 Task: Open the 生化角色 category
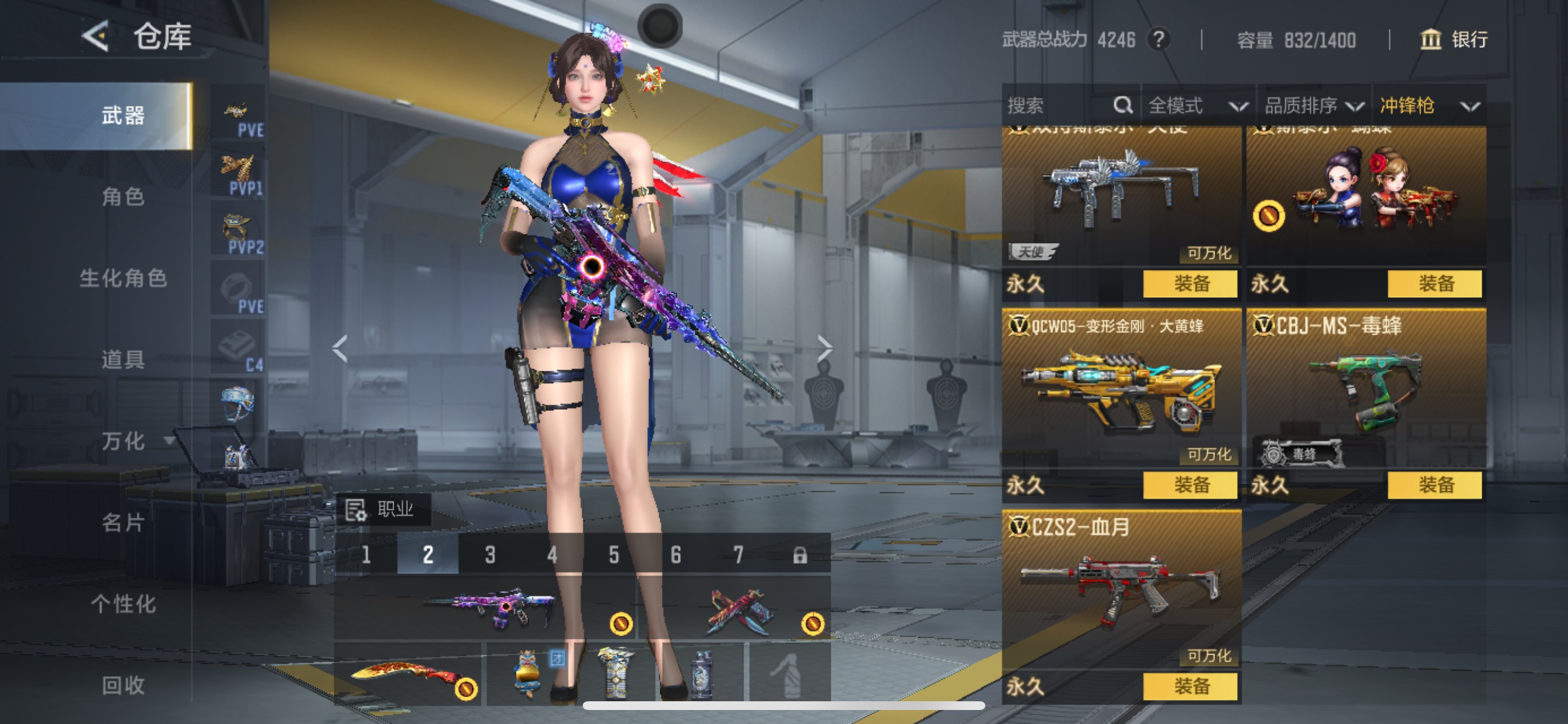point(123,278)
